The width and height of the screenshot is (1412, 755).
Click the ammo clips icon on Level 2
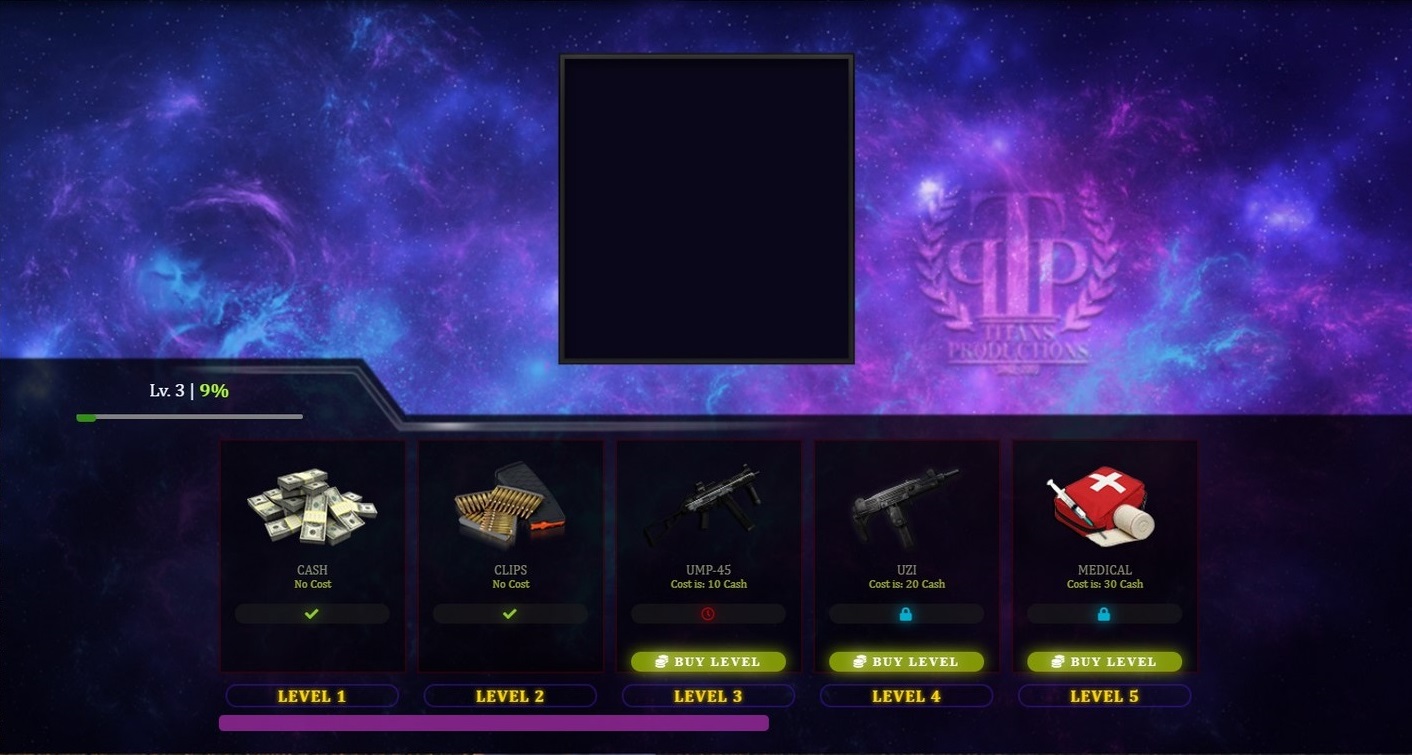click(510, 505)
